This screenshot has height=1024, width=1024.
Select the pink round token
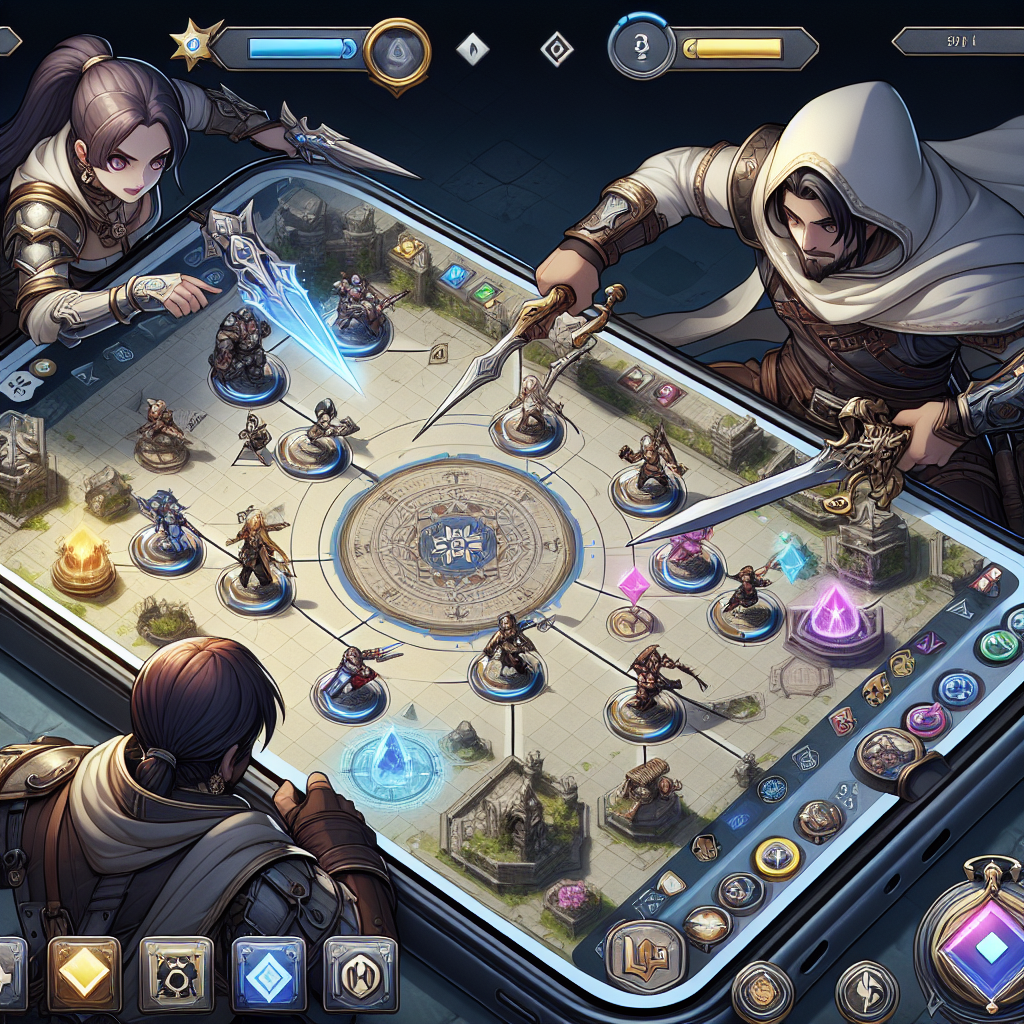click(x=926, y=719)
